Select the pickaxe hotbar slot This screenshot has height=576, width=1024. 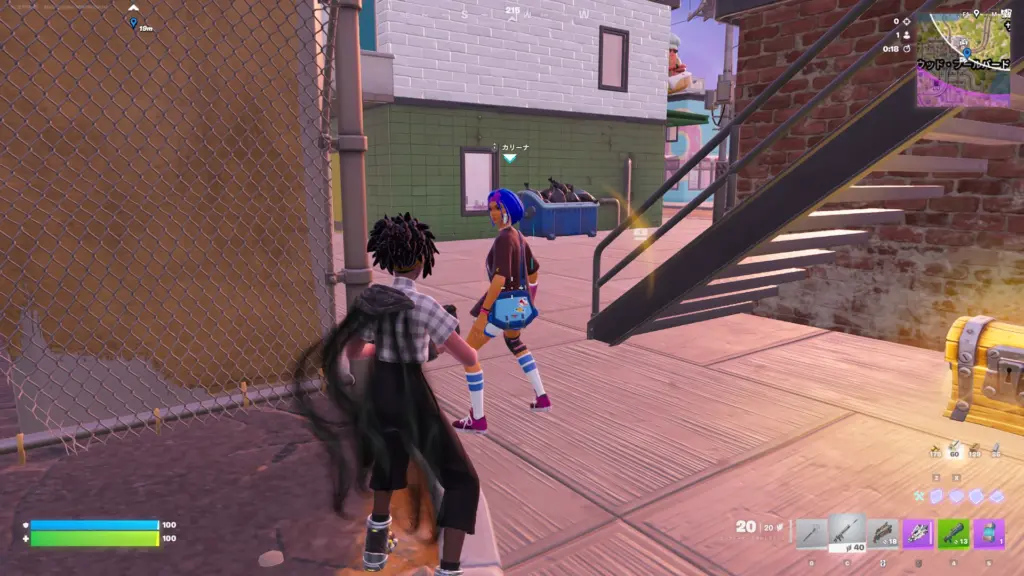pos(812,533)
